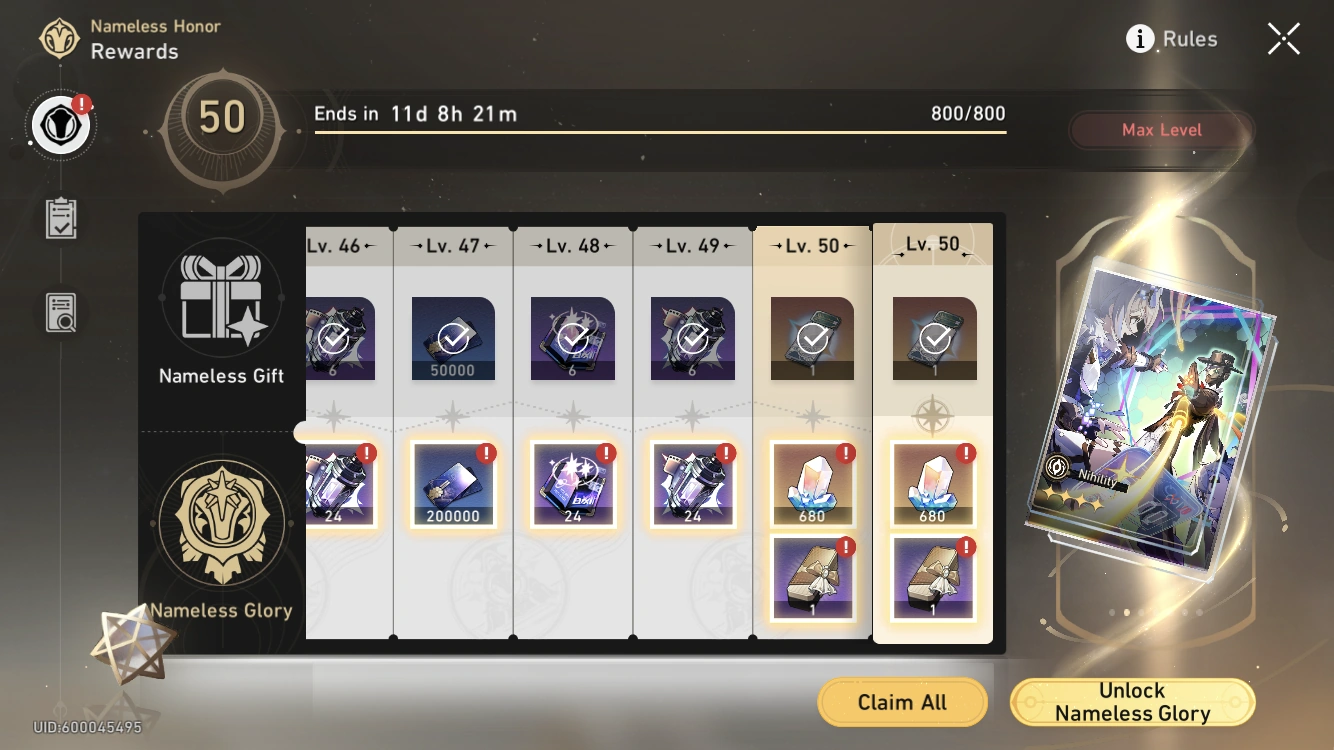Image resolution: width=1334 pixels, height=750 pixels.
Task: Click Unlock Nameless Glory
Action: pos(1132,701)
